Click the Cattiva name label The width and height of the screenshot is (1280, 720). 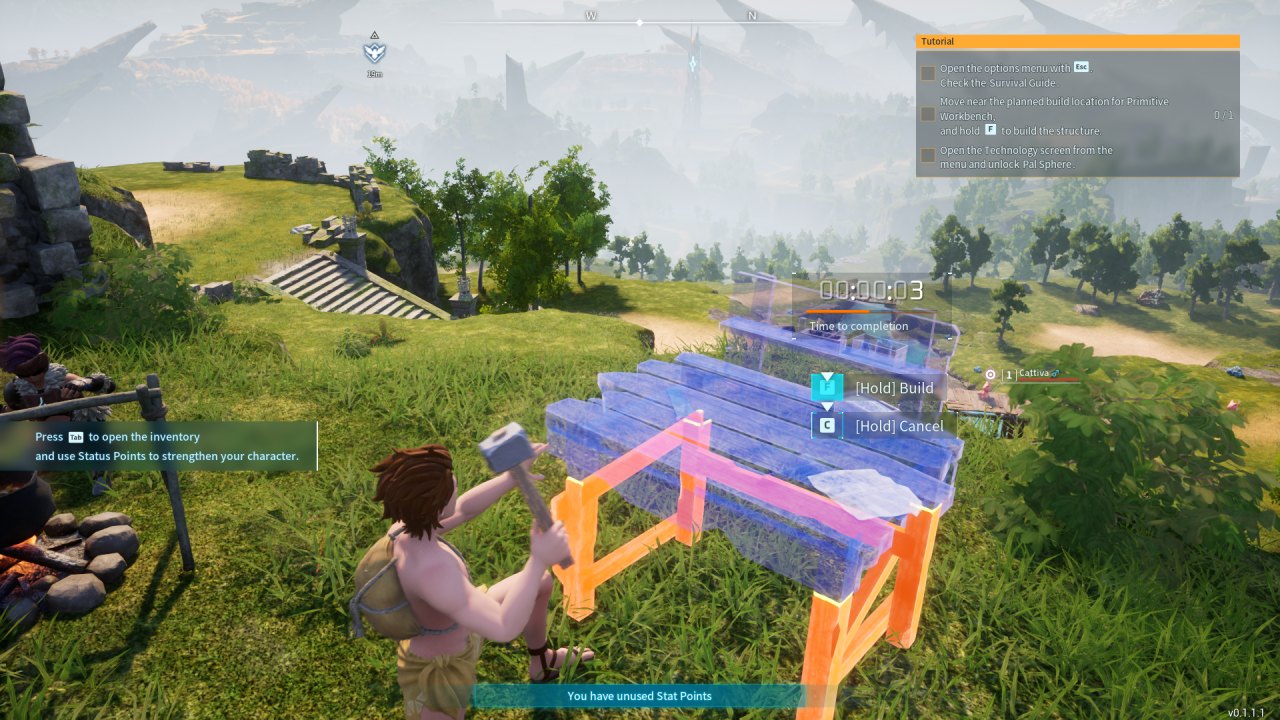coord(1033,373)
